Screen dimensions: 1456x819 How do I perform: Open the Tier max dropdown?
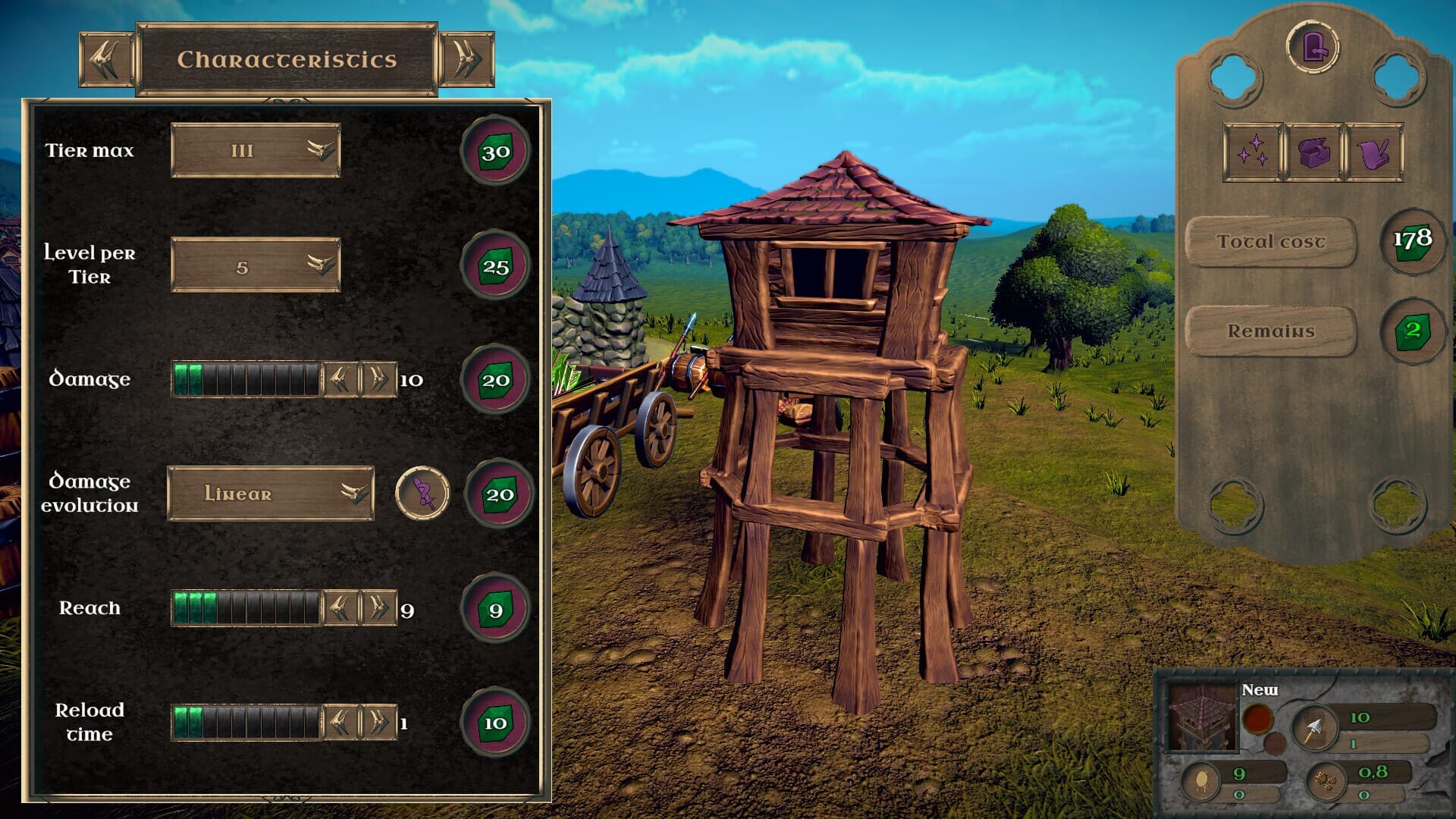pyautogui.click(x=256, y=150)
